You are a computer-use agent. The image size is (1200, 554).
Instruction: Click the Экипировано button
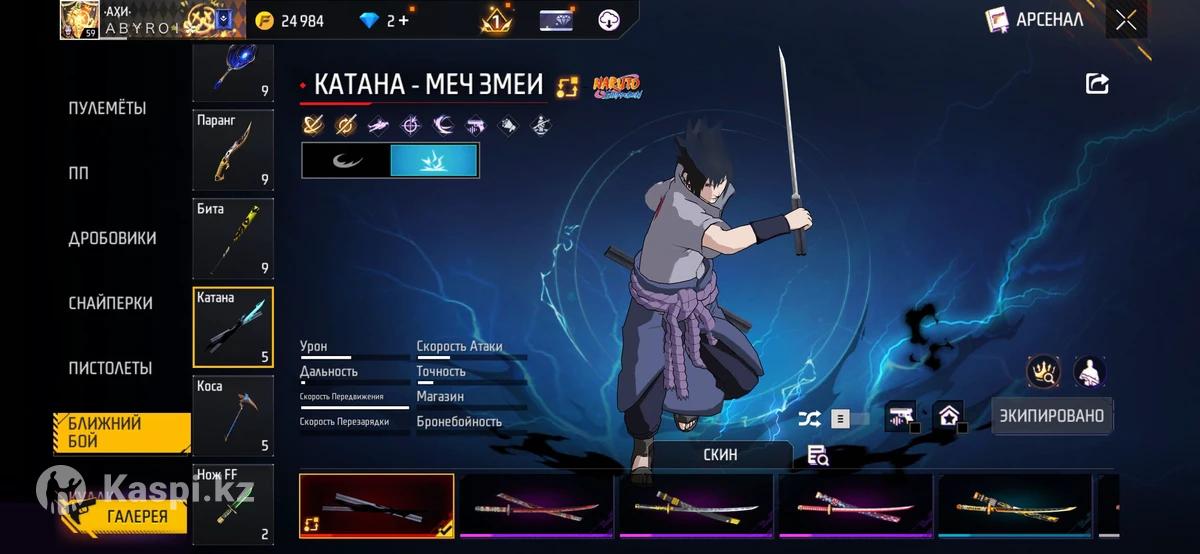tap(1052, 416)
